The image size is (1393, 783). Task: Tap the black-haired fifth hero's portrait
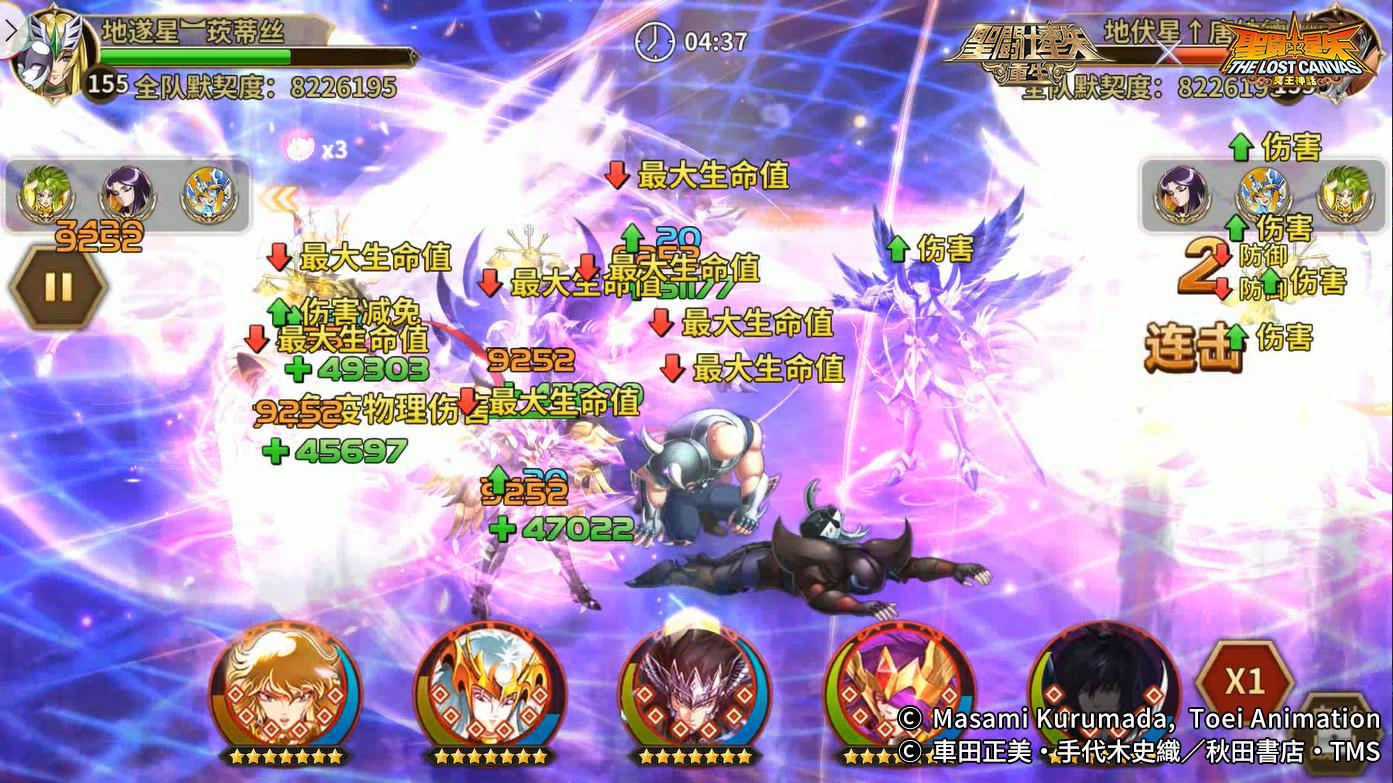pyautogui.click(x=1103, y=693)
